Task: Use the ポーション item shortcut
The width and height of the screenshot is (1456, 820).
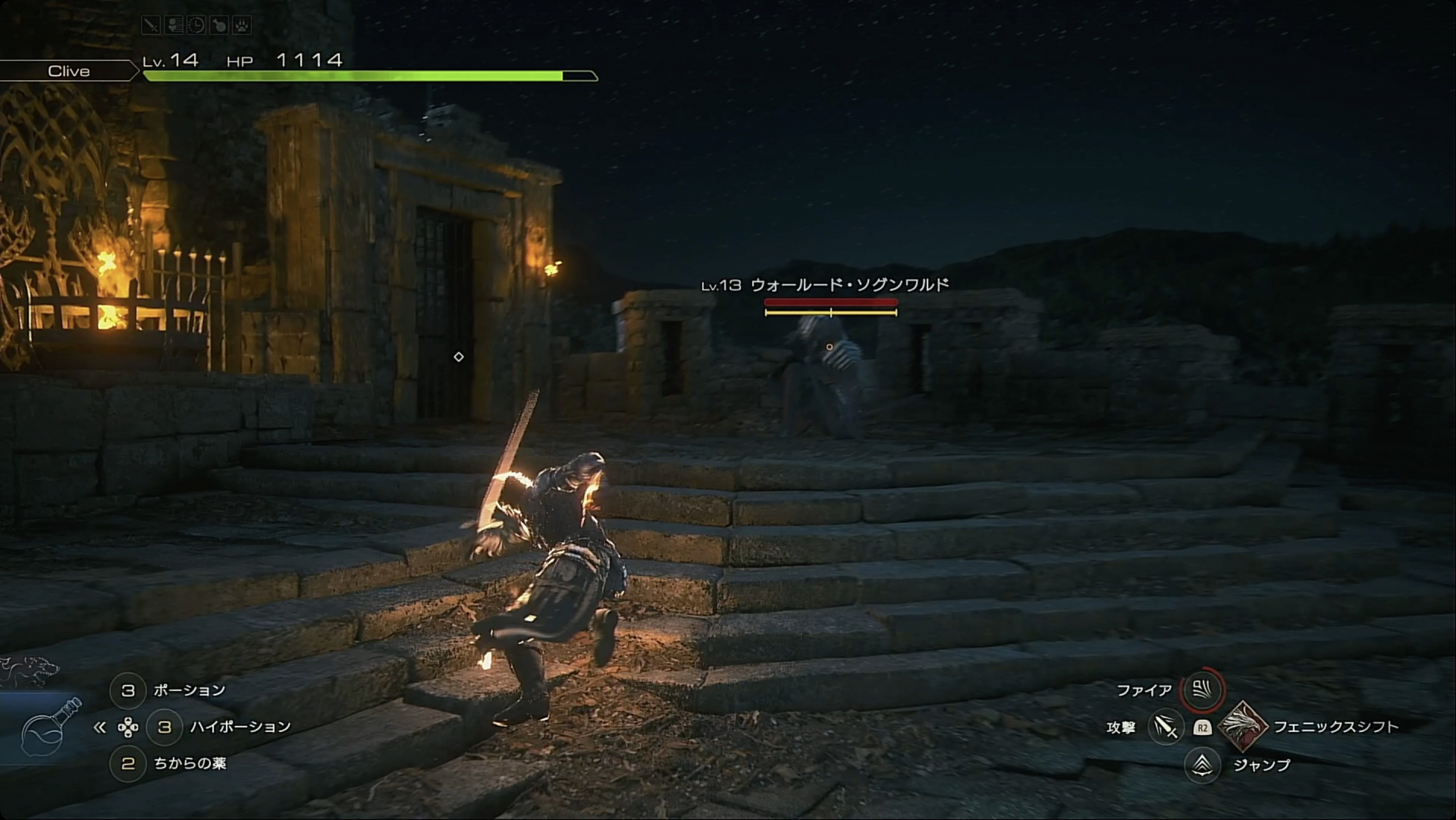Action: click(x=128, y=690)
